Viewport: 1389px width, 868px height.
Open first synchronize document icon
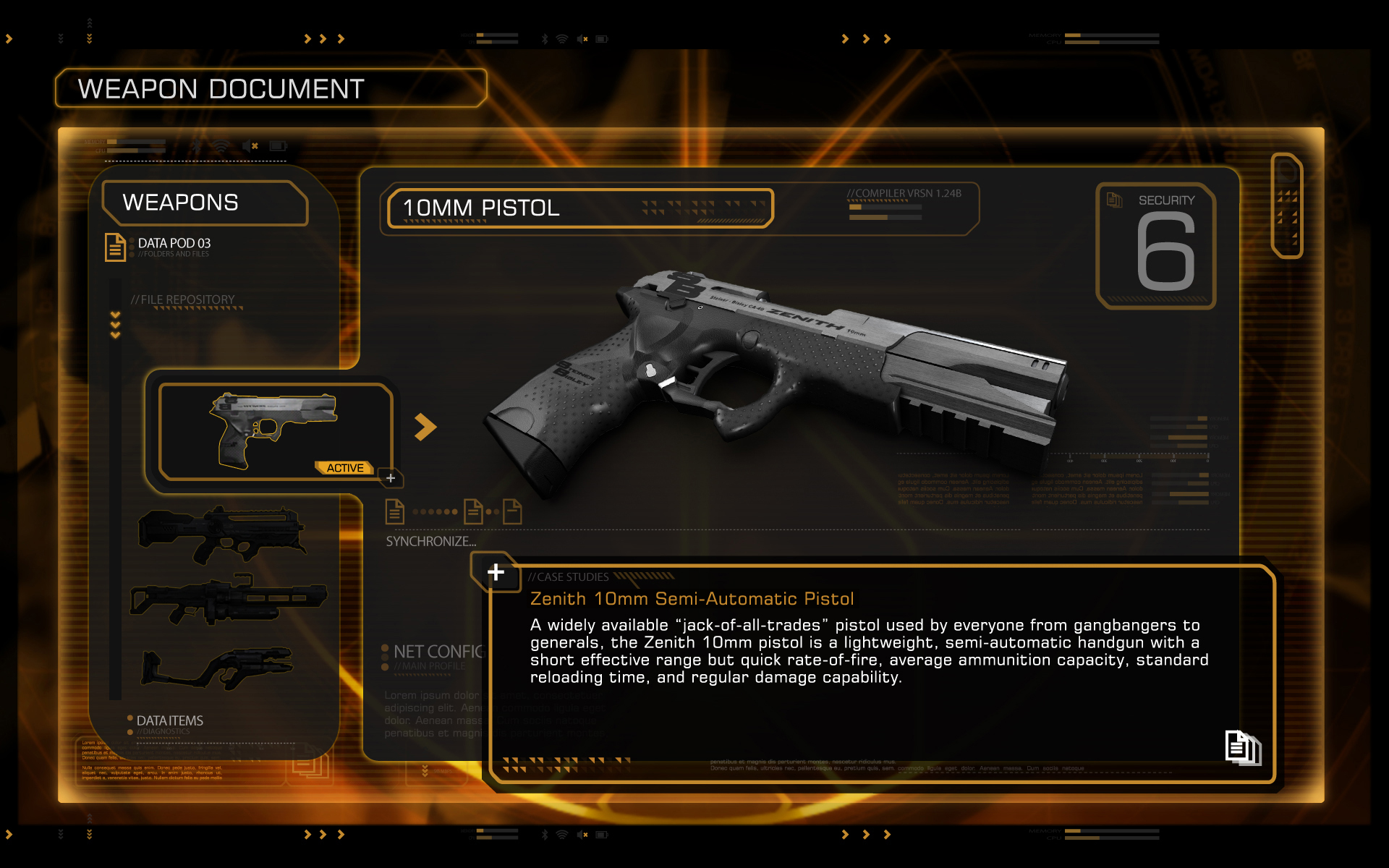[395, 511]
